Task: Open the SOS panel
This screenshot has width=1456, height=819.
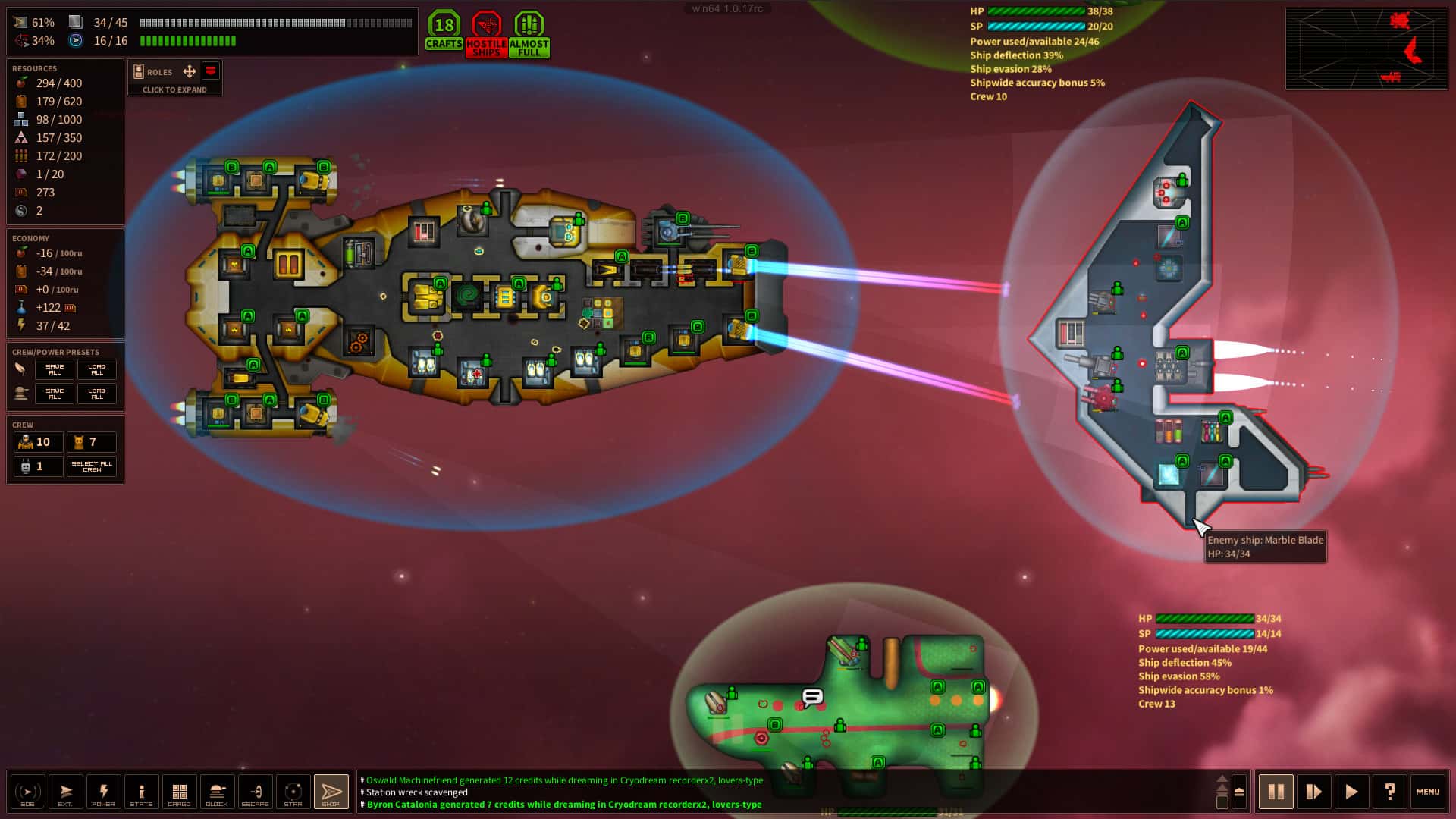Action: (x=27, y=792)
